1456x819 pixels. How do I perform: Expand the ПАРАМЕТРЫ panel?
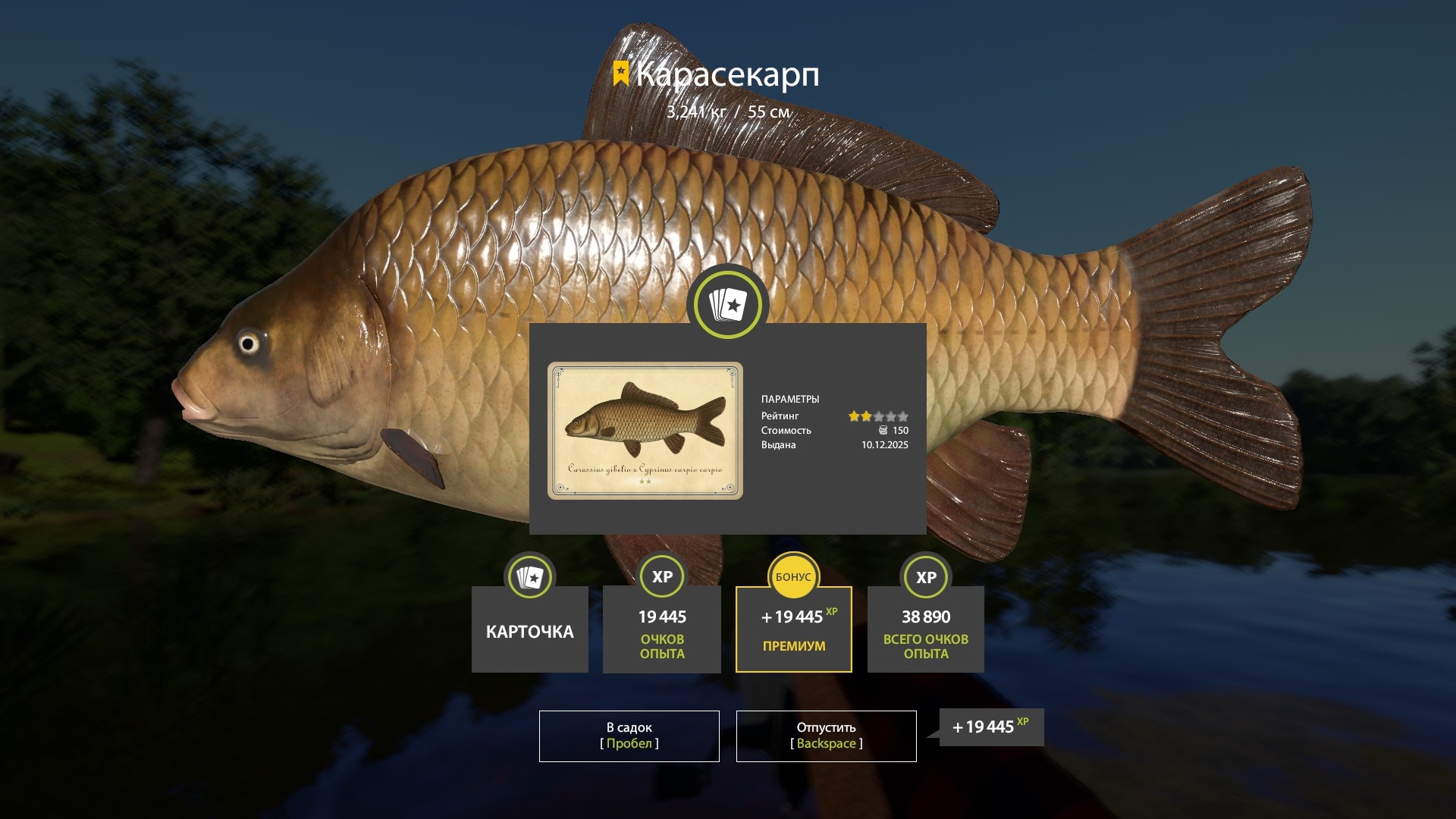(792, 399)
